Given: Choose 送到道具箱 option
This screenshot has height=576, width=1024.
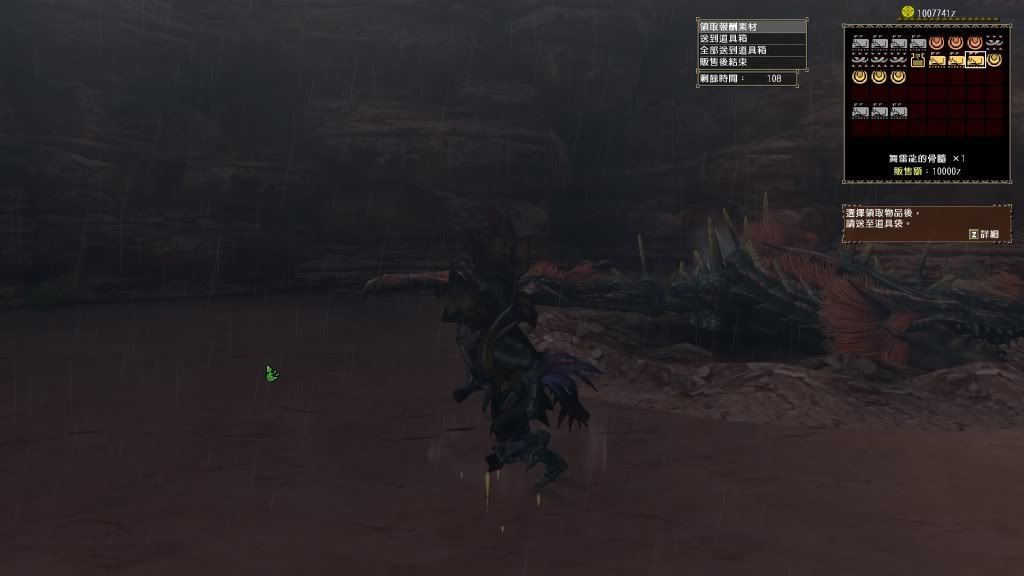Looking at the screenshot, I should click(751, 38).
